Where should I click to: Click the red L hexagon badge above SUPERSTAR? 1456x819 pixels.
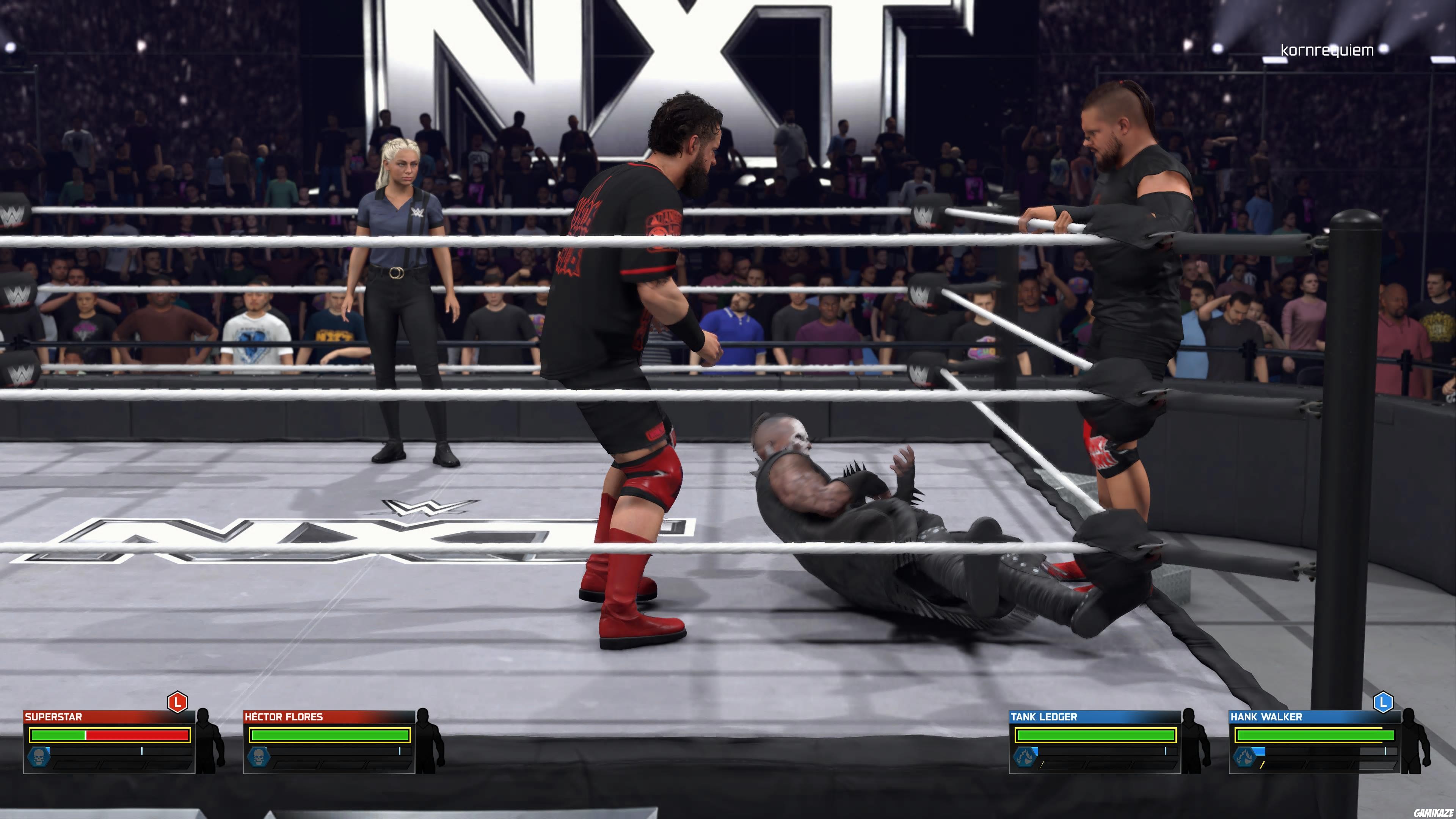[x=177, y=703]
